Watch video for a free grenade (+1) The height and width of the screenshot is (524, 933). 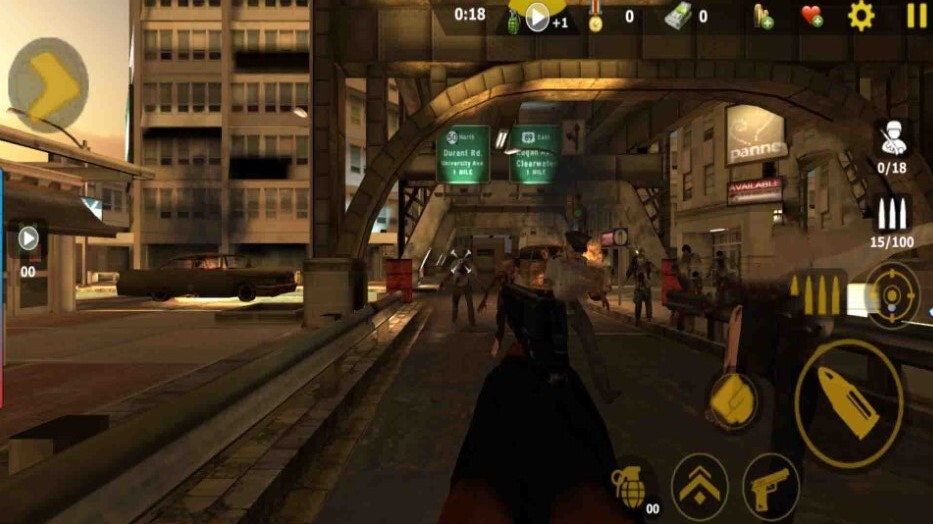pos(538,16)
